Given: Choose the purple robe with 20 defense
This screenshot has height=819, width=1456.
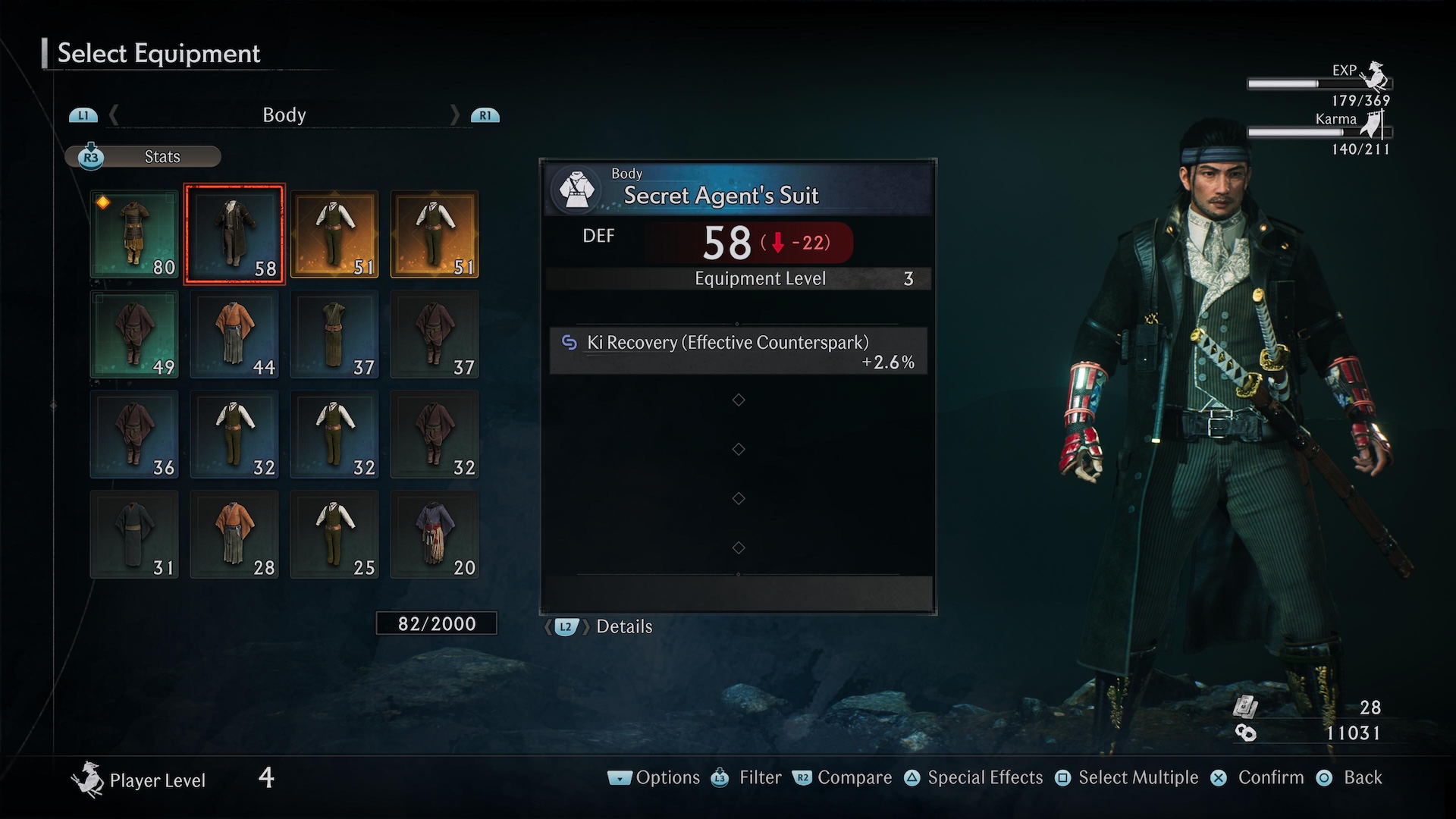Looking at the screenshot, I should pyautogui.click(x=435, y=535).
